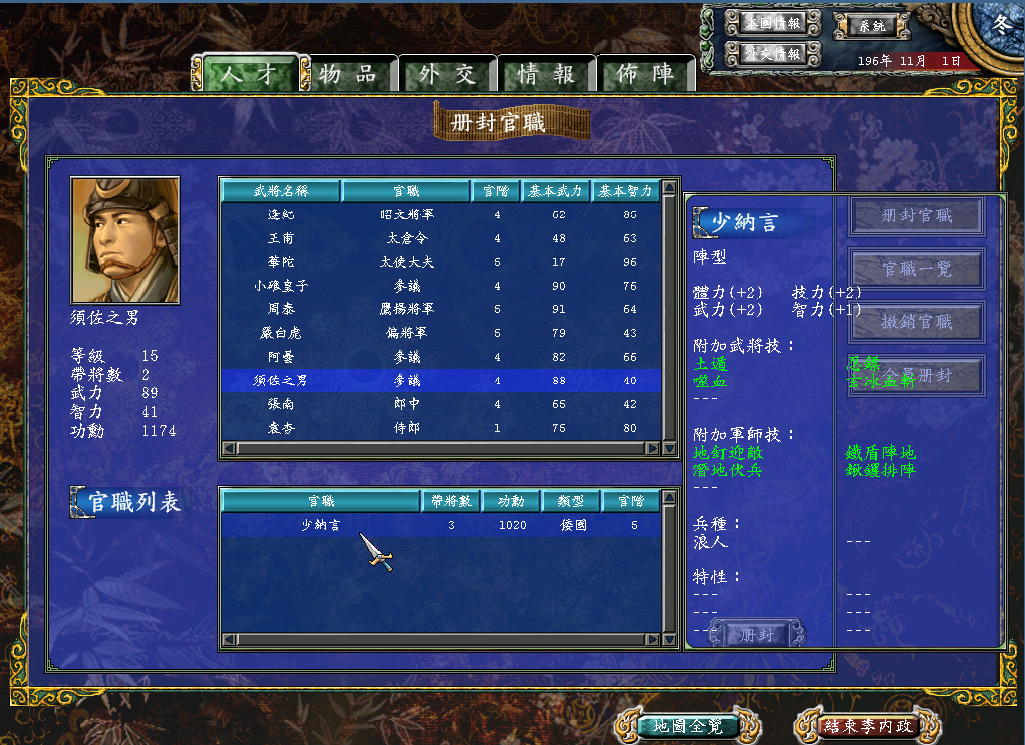Click 撤銷官職 button
The height and width of the screenshot is (745, 1025).
pos(917,322)
